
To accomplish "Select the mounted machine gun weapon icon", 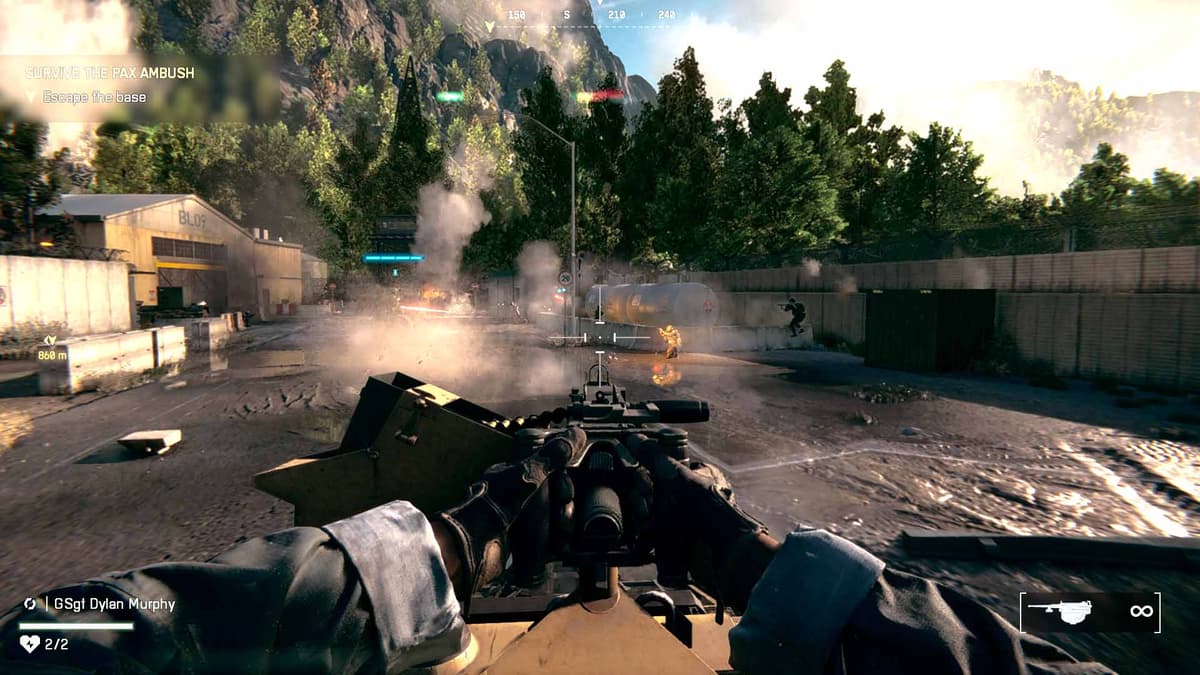I will (x=1061, y=612).
